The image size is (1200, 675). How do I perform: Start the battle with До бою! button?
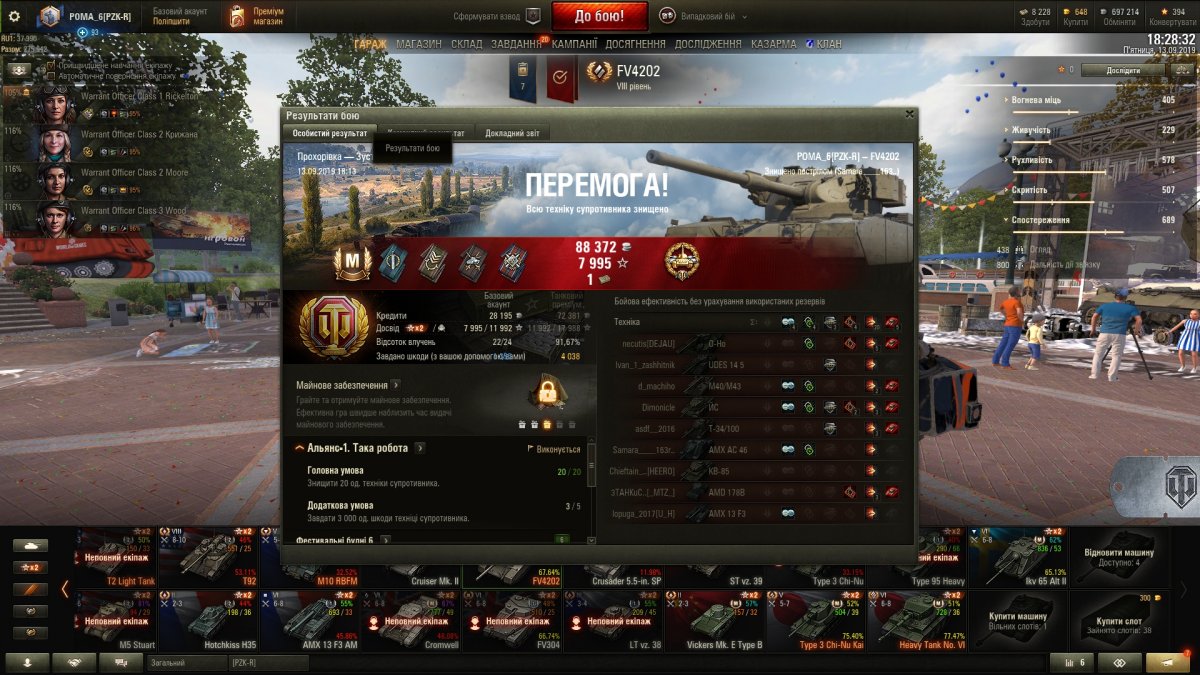click(599, 16)
